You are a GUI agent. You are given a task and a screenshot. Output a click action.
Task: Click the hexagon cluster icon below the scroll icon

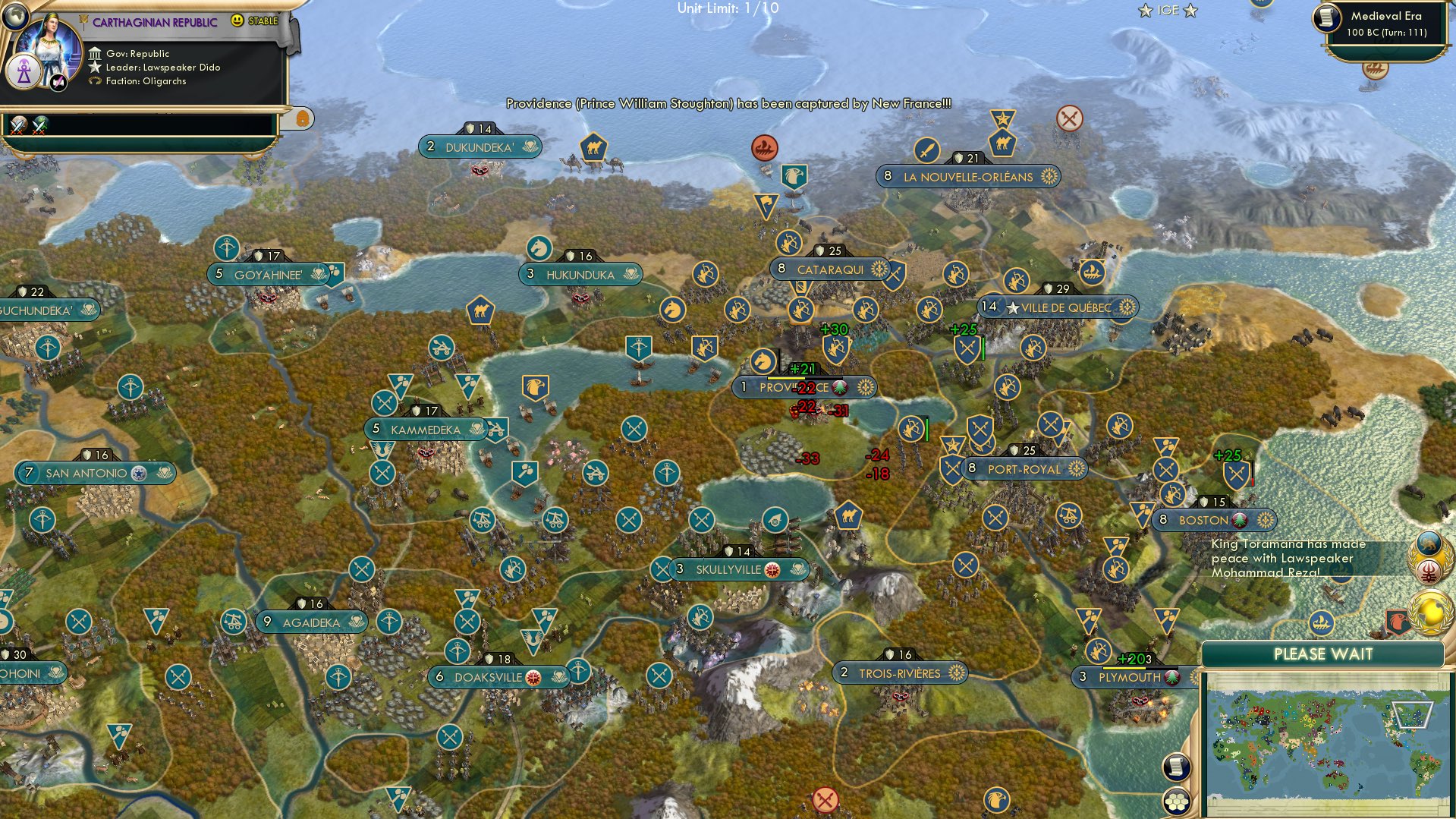click(x=1177, y=802)
